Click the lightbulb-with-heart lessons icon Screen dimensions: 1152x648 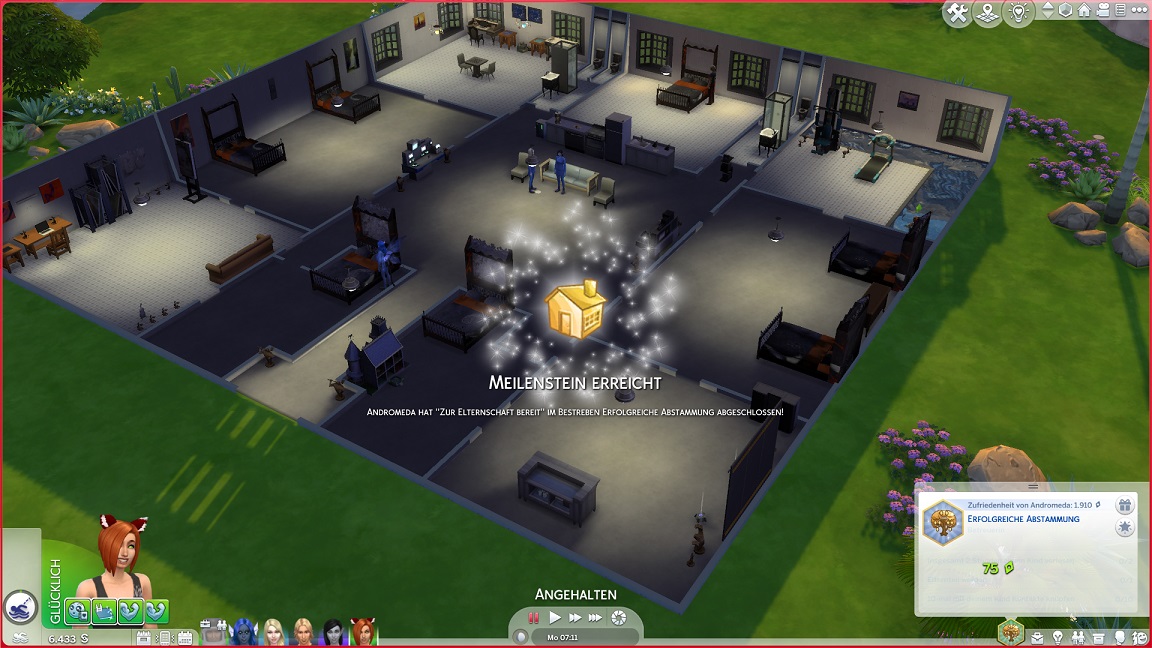point(1018,13)
